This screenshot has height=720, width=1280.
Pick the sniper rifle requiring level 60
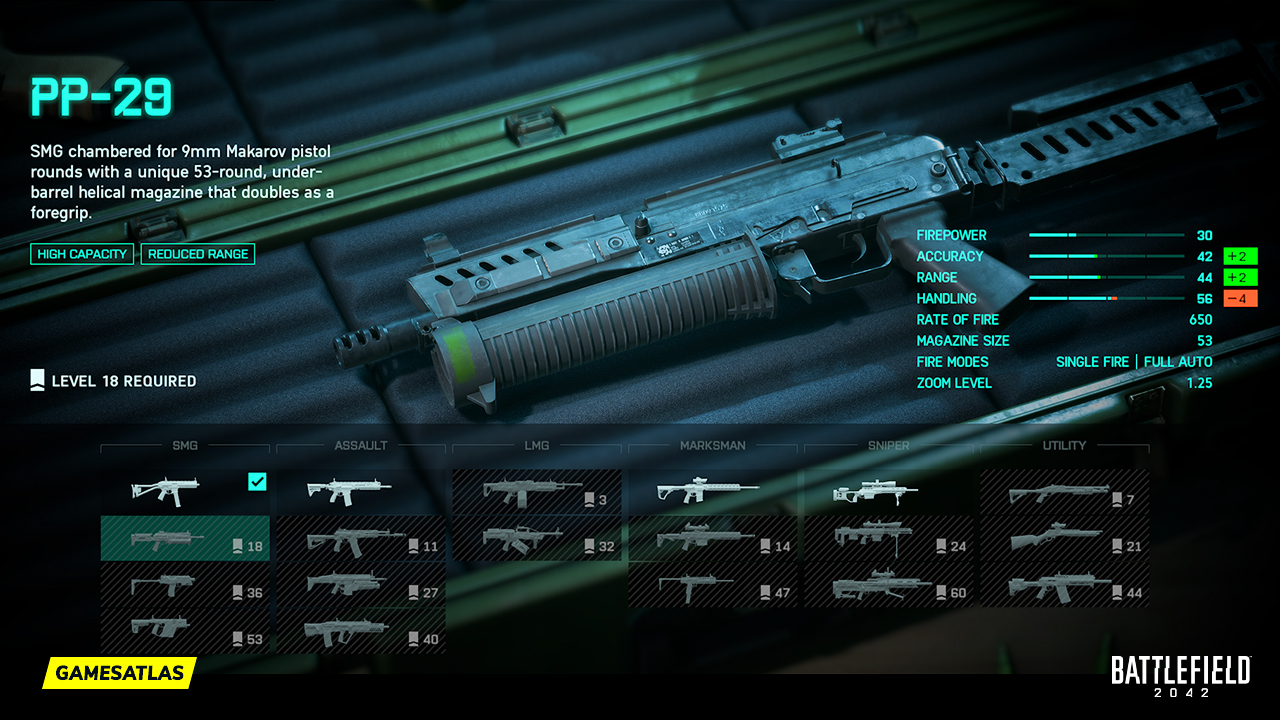(x=889, y=586)
